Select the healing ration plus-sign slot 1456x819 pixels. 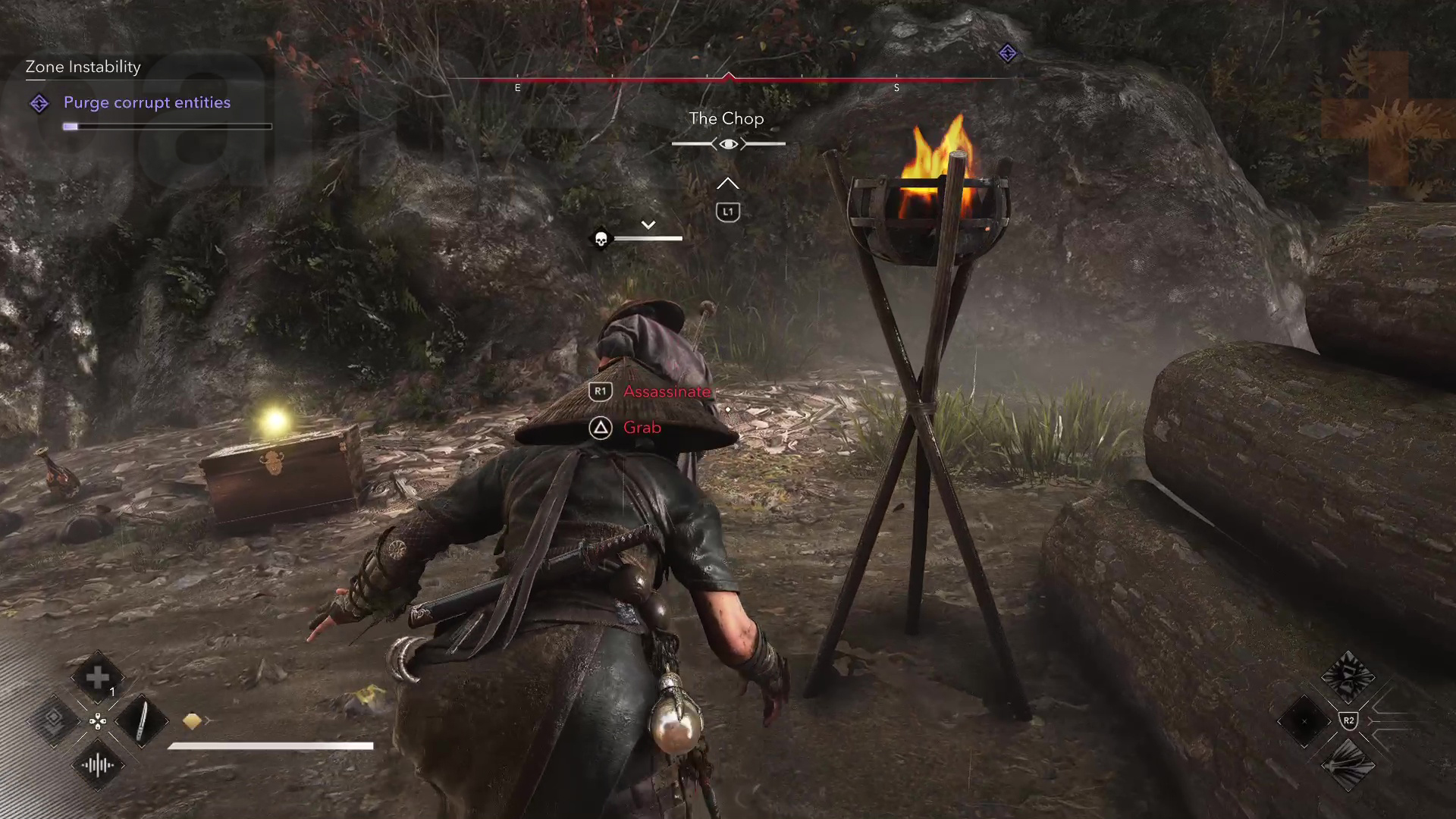[x=98, y=677]
